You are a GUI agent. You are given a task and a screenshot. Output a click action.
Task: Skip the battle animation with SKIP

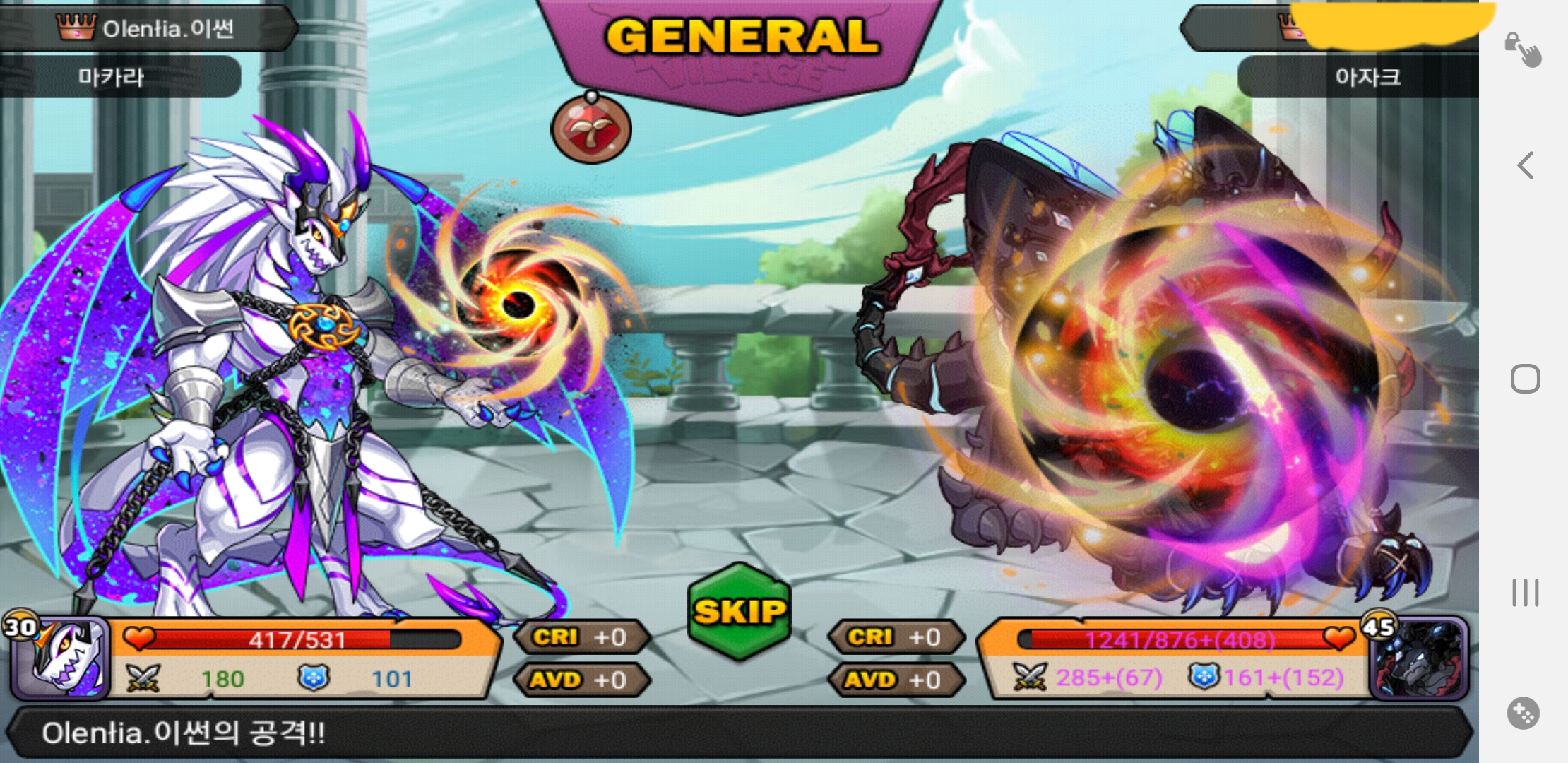(x=740, y=611)
